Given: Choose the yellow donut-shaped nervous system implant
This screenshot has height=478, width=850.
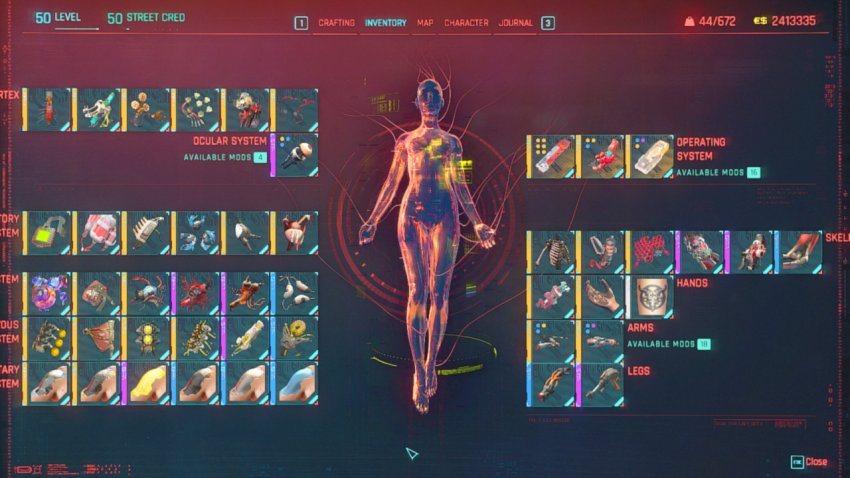Looking at the screenshot, I should tap(294, 338).
